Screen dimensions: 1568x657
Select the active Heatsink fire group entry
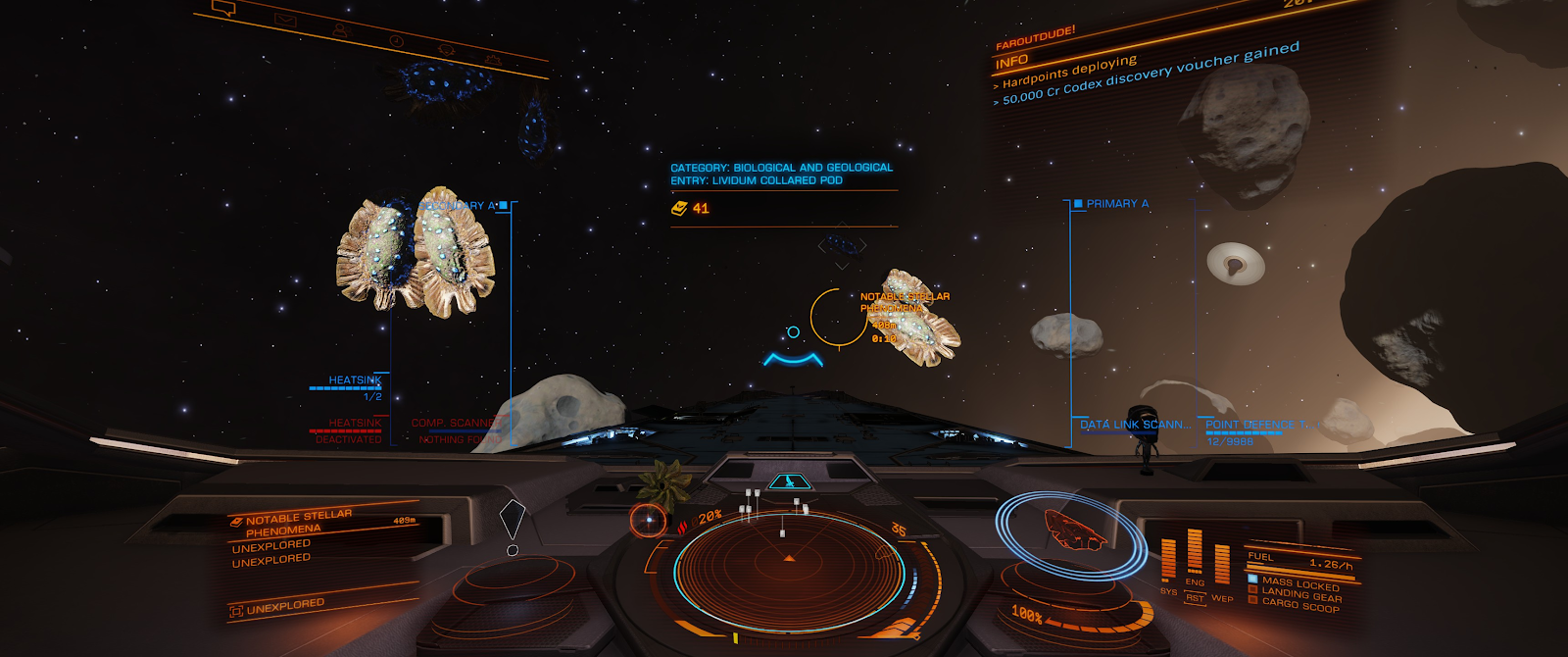pos(354,380)
